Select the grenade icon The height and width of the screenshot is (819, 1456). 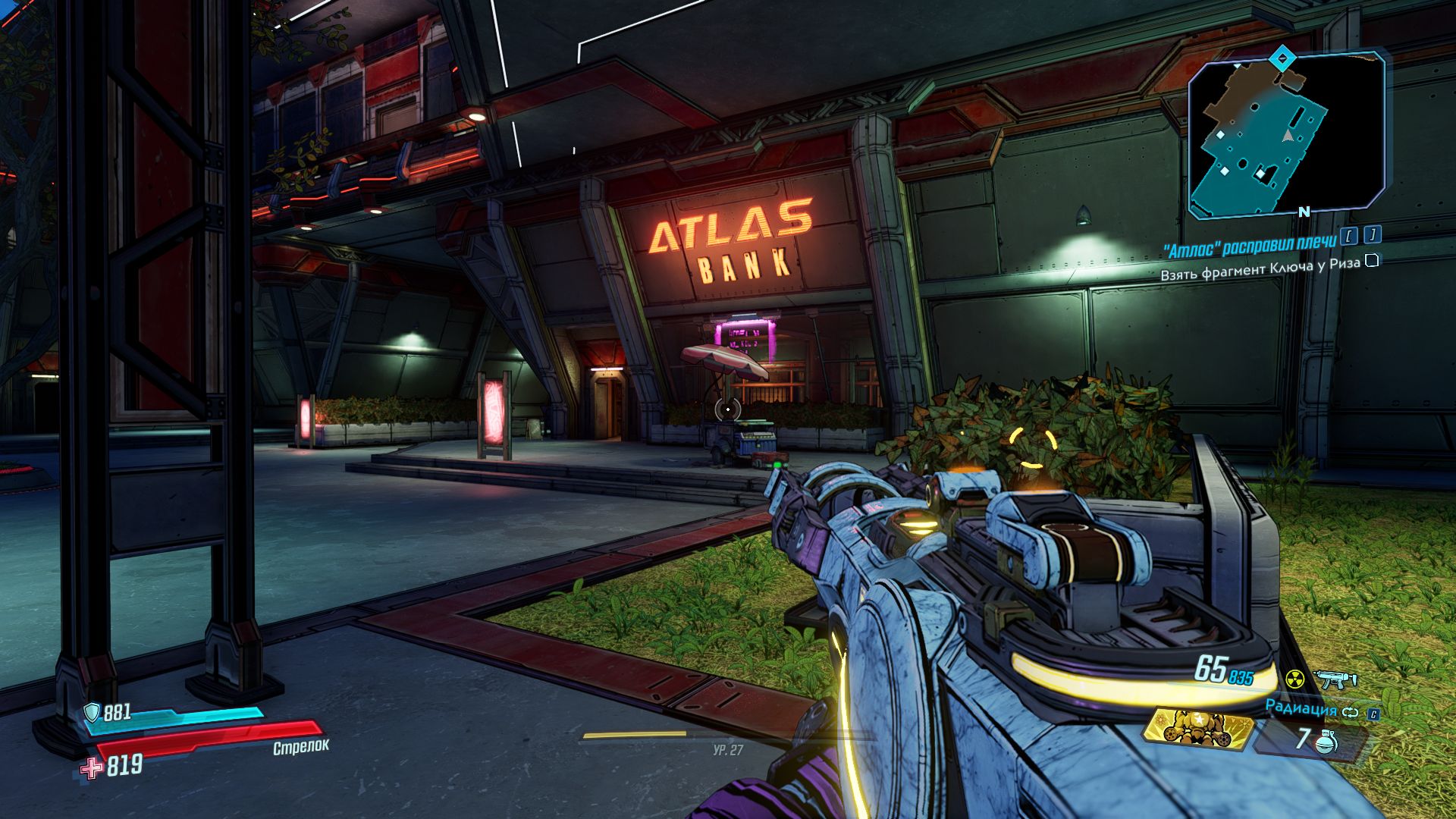pyautogui.click(x=1326, y=739)
